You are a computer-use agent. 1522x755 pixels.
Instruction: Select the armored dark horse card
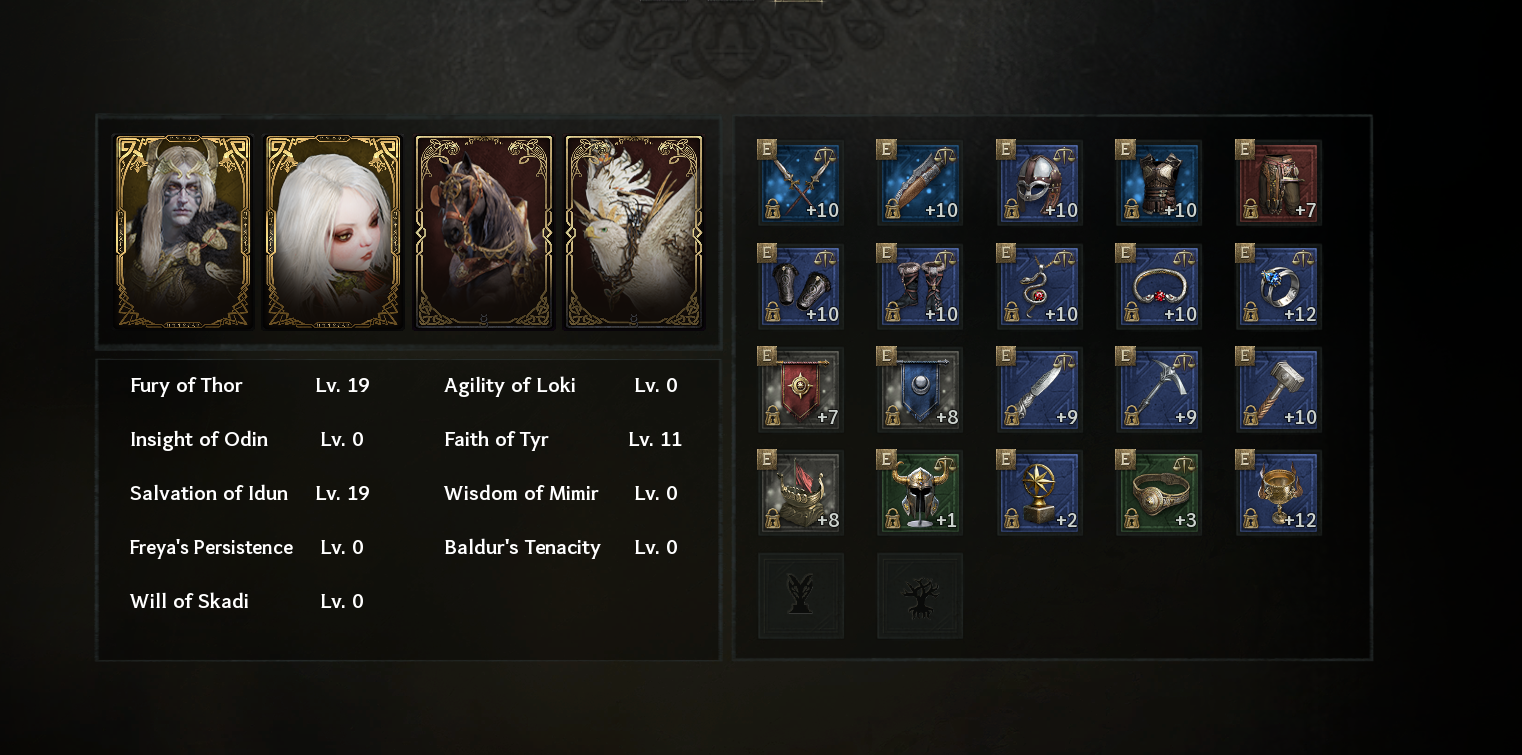(x=484, y=232)
